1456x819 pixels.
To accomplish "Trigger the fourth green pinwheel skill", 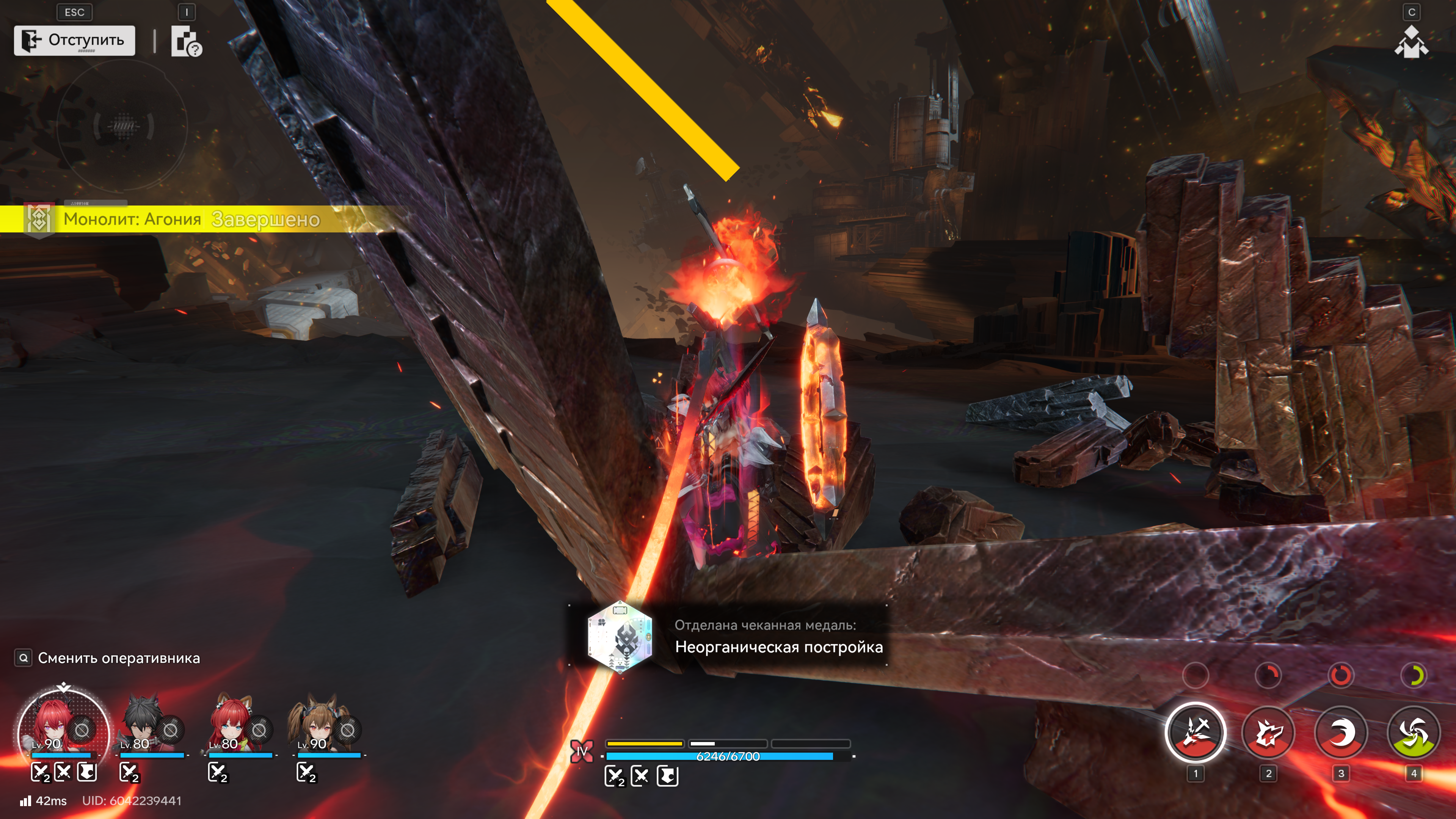I will (1414, 733).
